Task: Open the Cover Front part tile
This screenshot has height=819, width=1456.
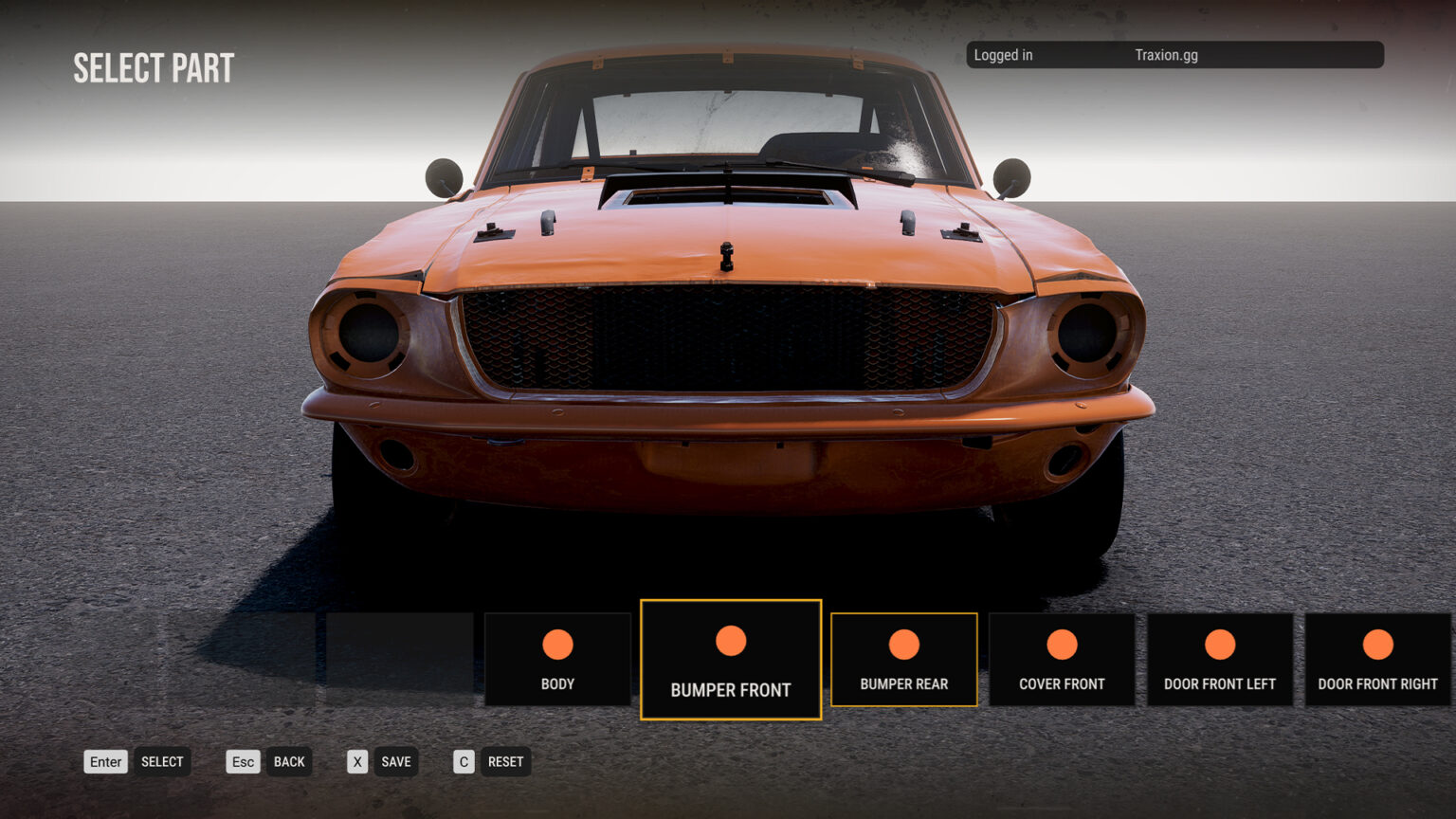Action: point(1062,659)
